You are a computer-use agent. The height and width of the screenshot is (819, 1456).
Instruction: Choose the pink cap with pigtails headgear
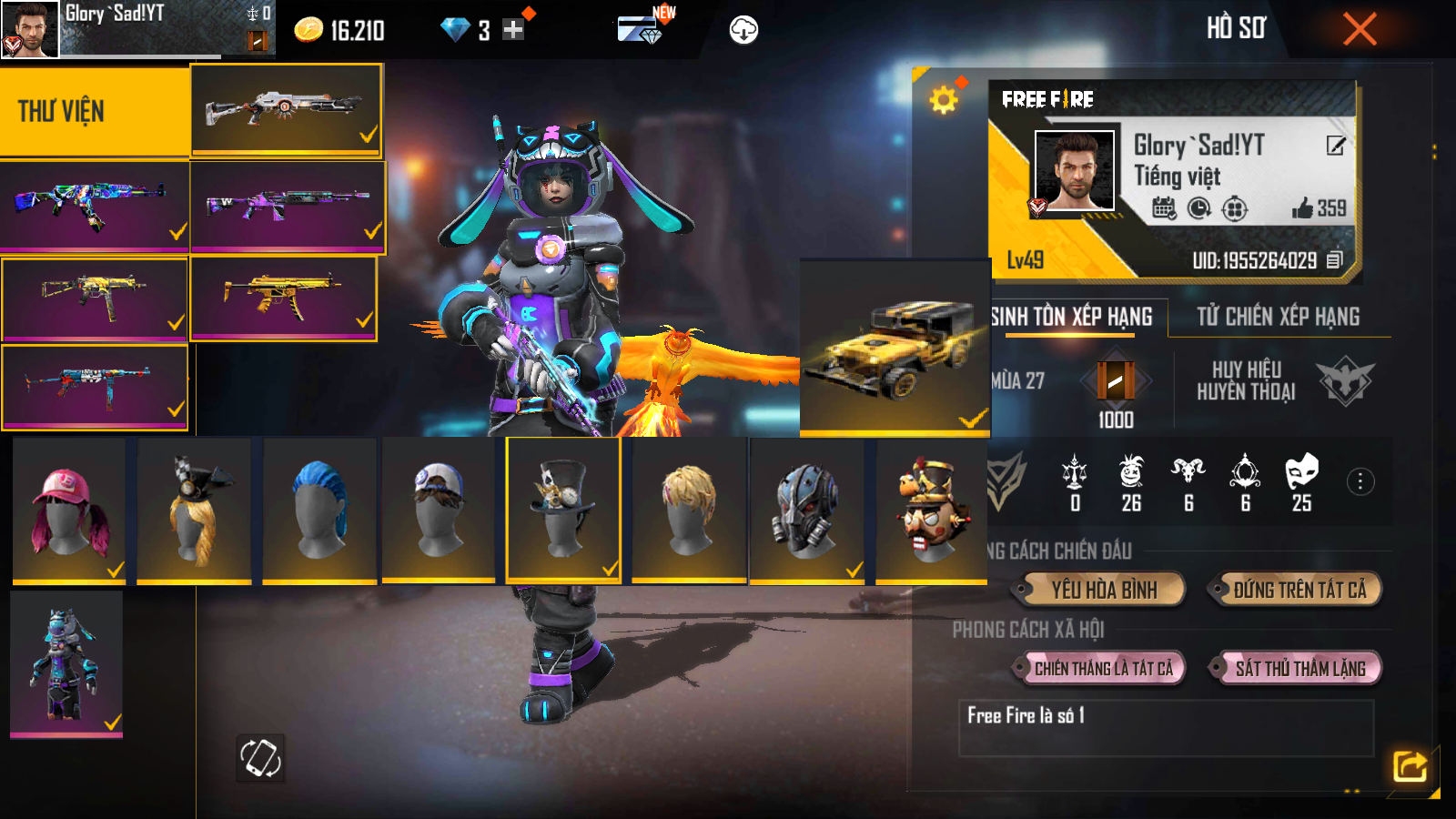(x=69, y=510)
